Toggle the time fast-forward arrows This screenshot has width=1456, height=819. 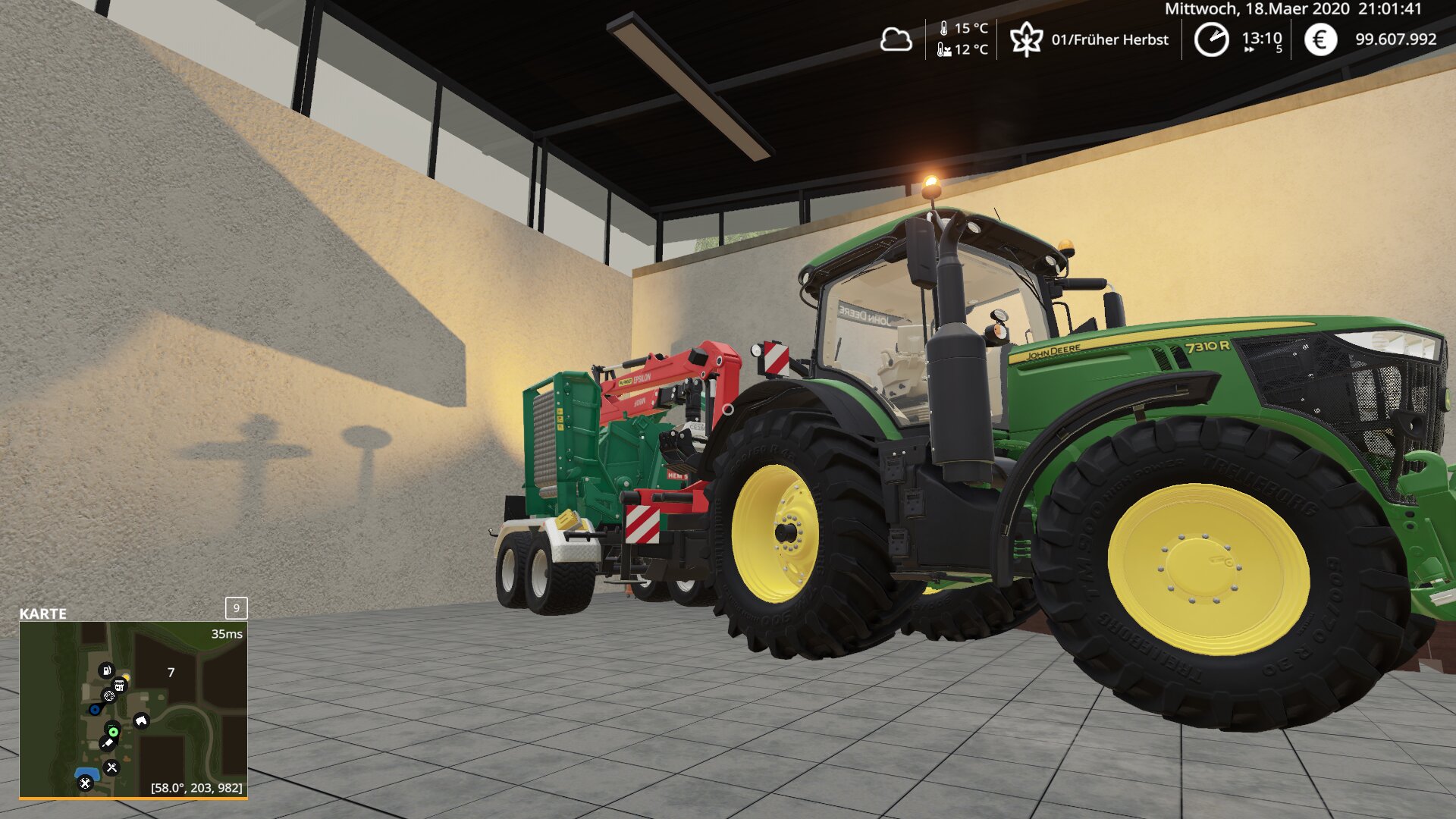click(1247, 50)
